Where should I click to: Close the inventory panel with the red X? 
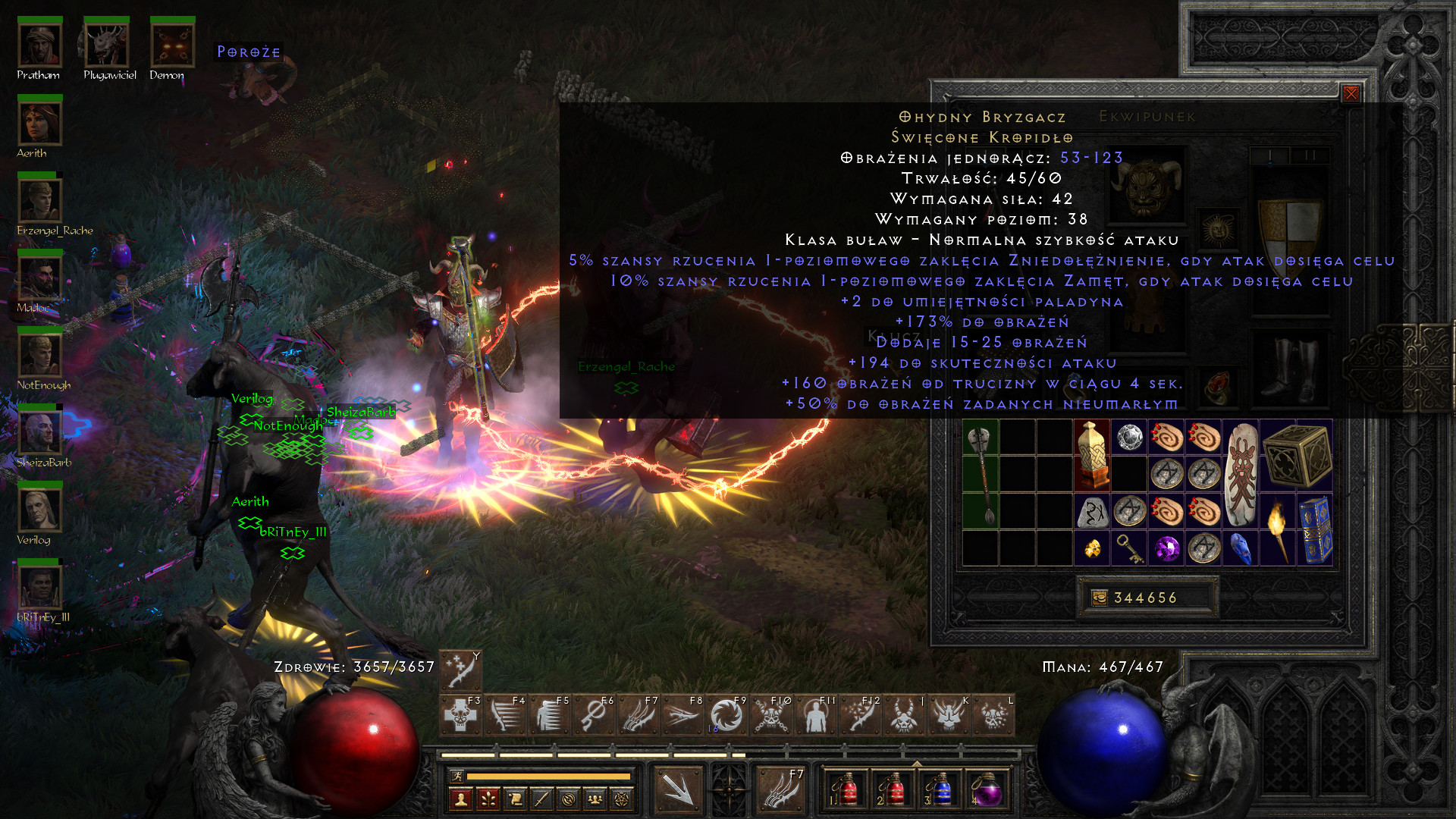click(x=1351, y=93)
